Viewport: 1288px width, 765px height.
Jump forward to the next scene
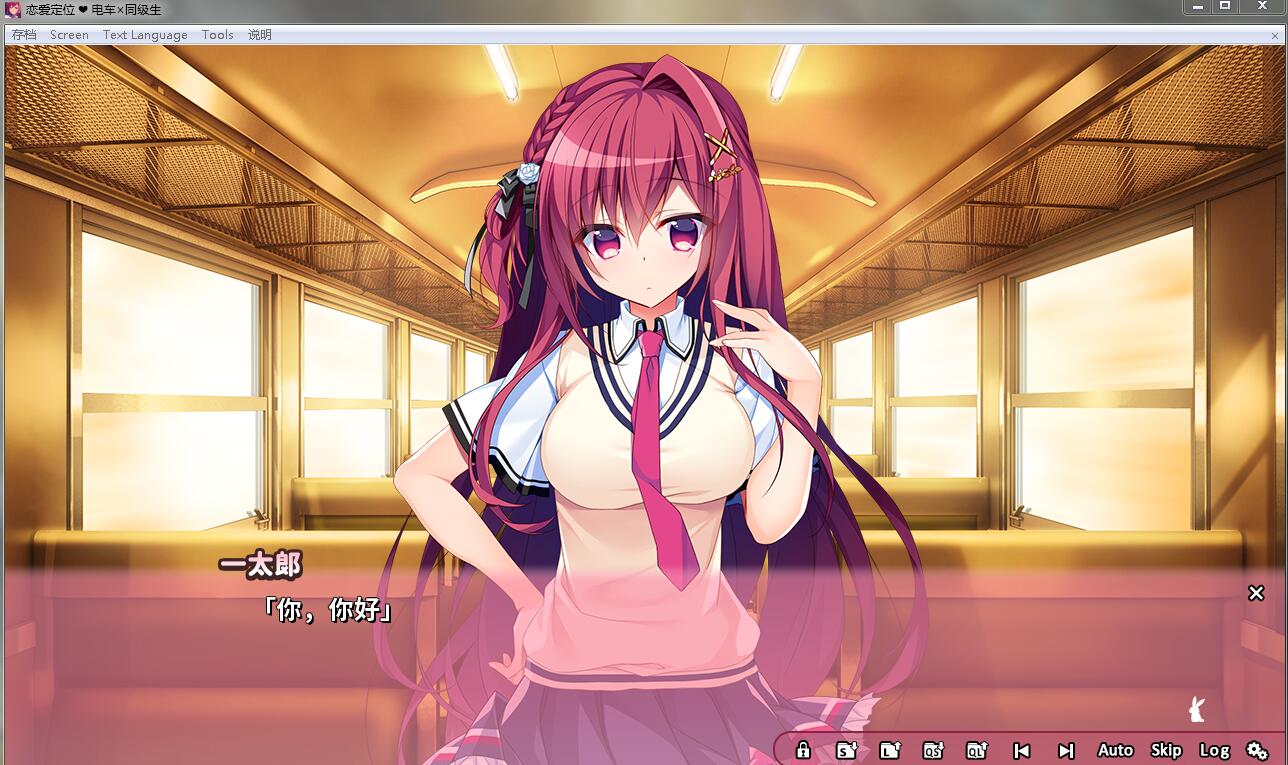1066,750
